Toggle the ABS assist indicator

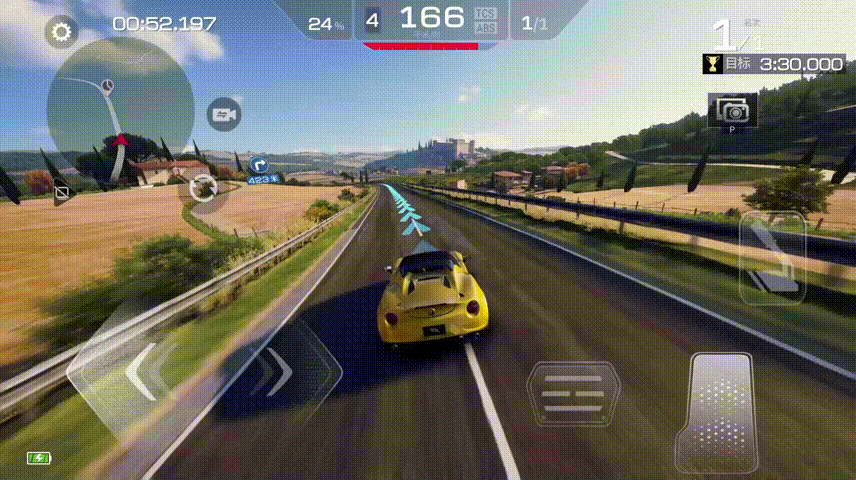[x=486, y=28]
